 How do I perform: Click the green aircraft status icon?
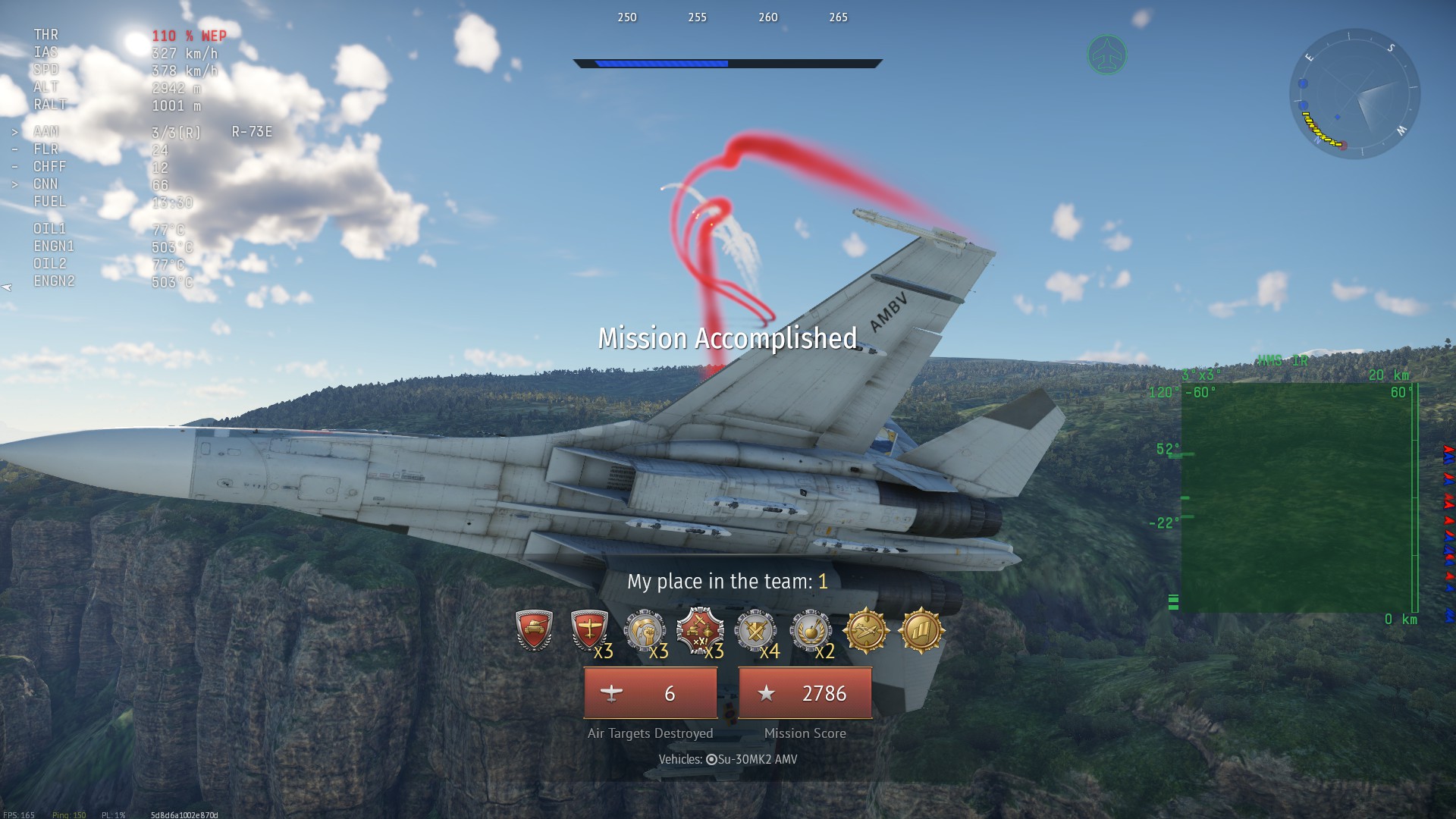point(1106,55)
